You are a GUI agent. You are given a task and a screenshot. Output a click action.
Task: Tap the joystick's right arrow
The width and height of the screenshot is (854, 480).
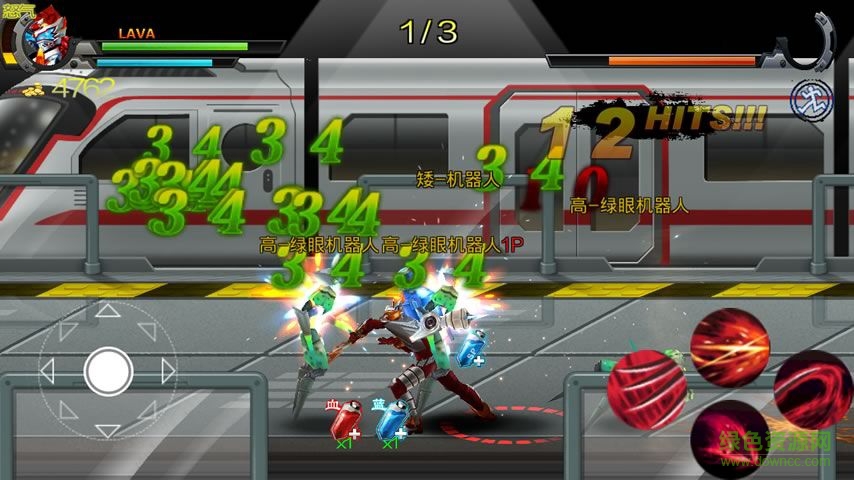click(168, 372)
